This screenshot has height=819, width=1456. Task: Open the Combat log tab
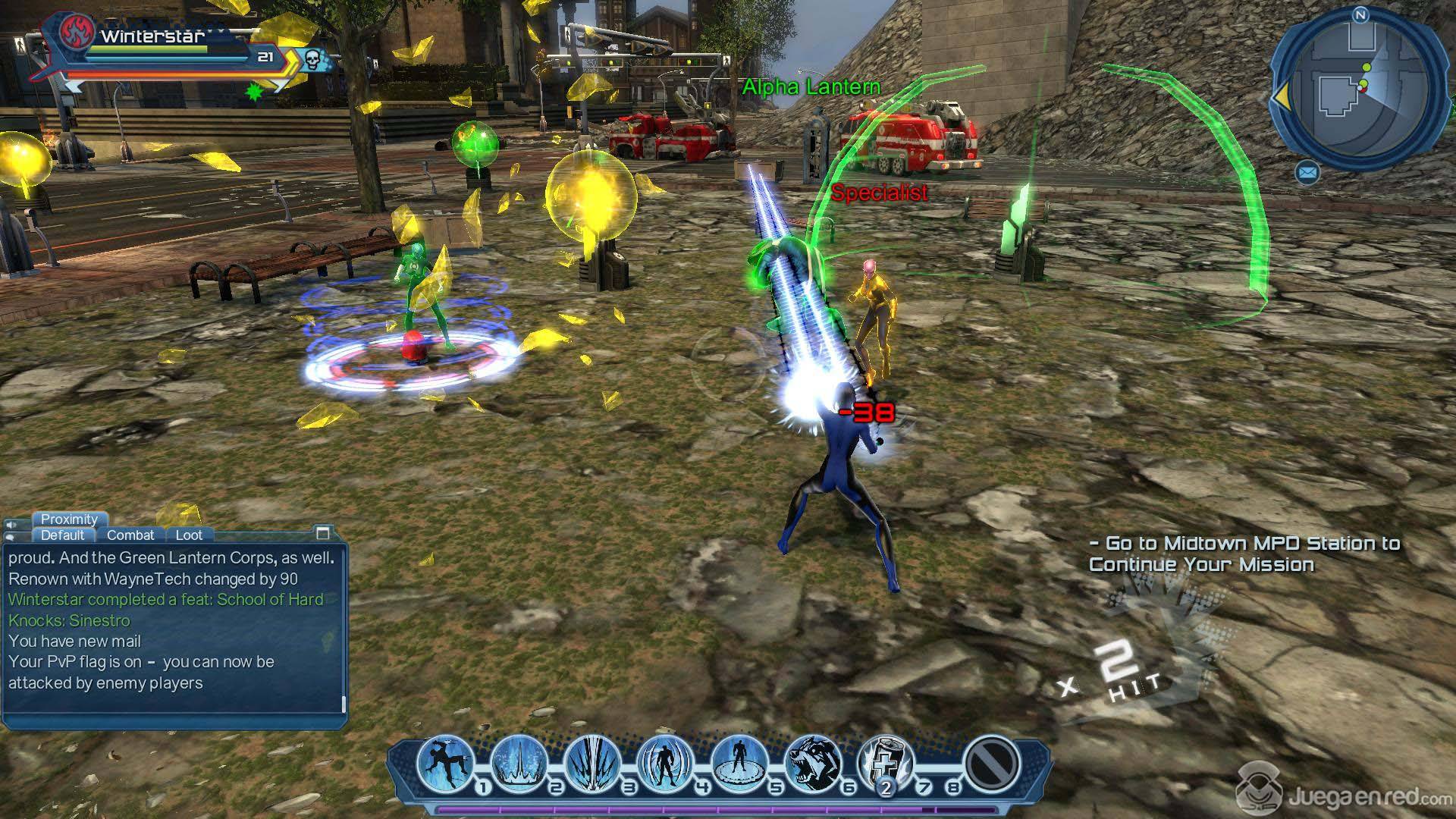130,535
